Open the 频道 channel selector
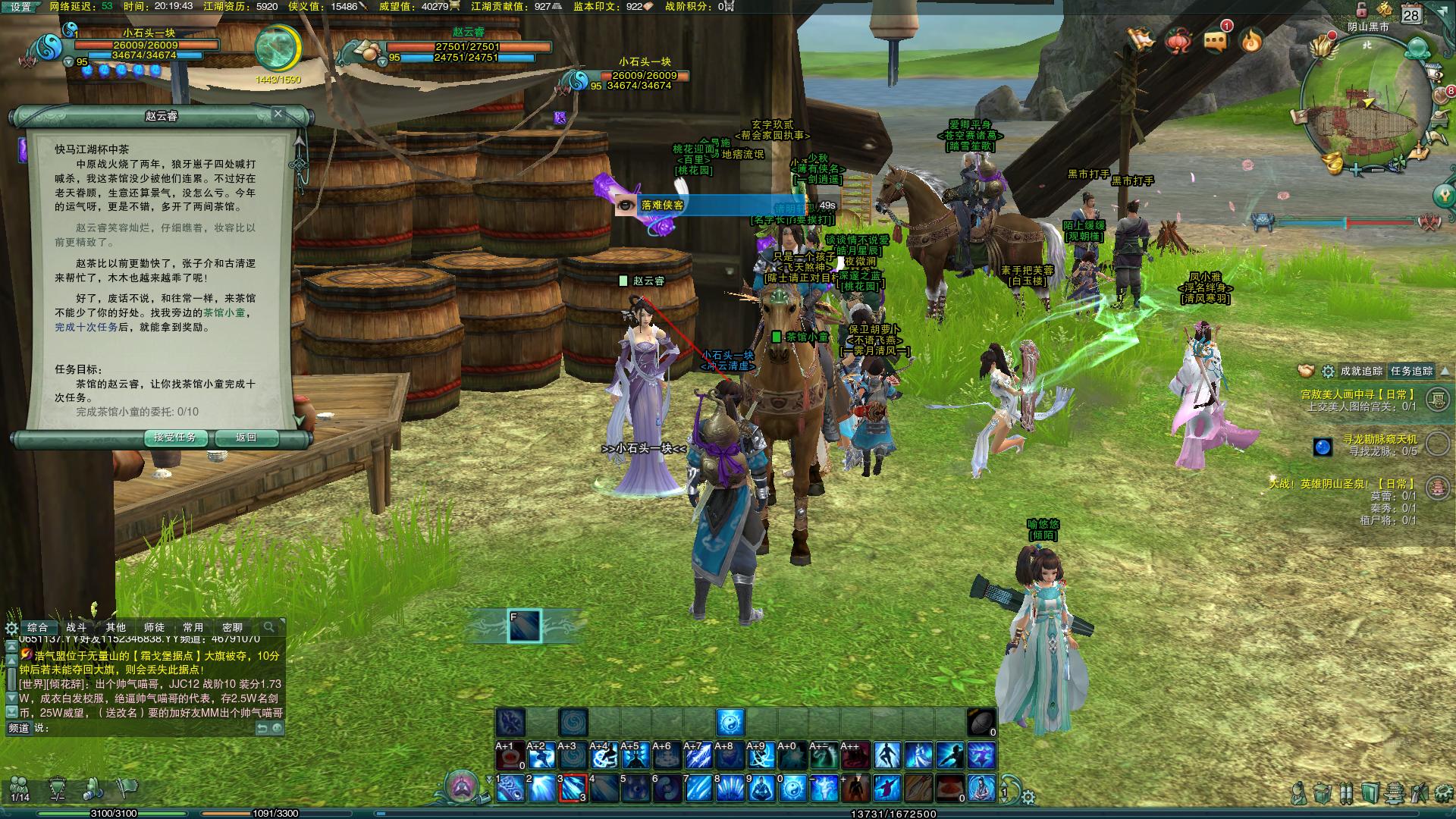This screenshot has height=819, width=1456. [18, 728]
